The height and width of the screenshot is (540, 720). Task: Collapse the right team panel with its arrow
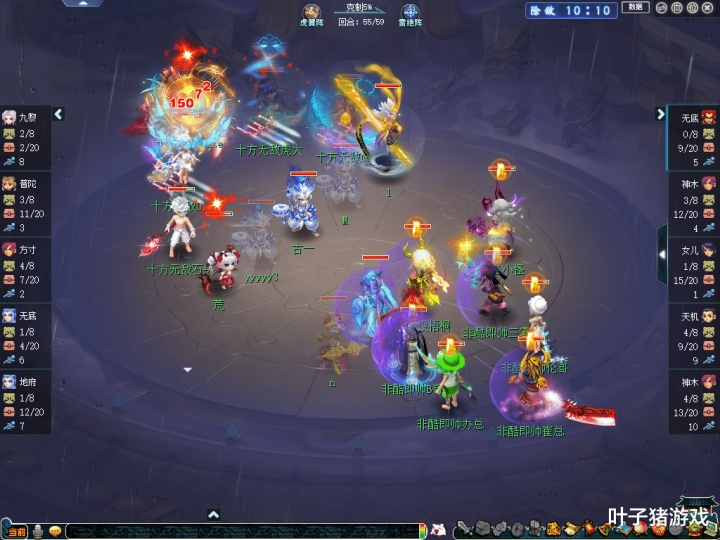pos(661,114)
